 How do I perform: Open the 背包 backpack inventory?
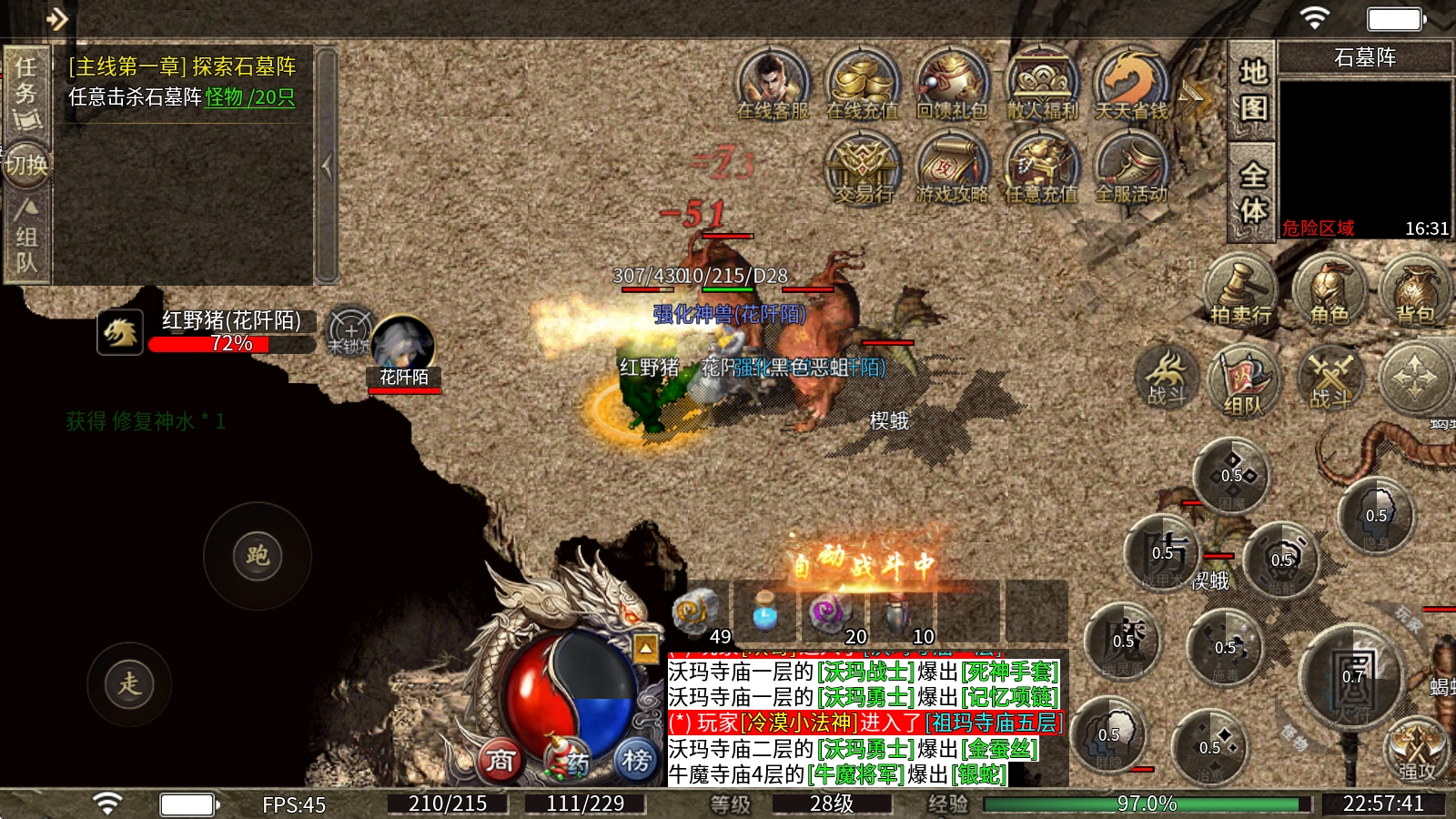tap(1415, 290)
